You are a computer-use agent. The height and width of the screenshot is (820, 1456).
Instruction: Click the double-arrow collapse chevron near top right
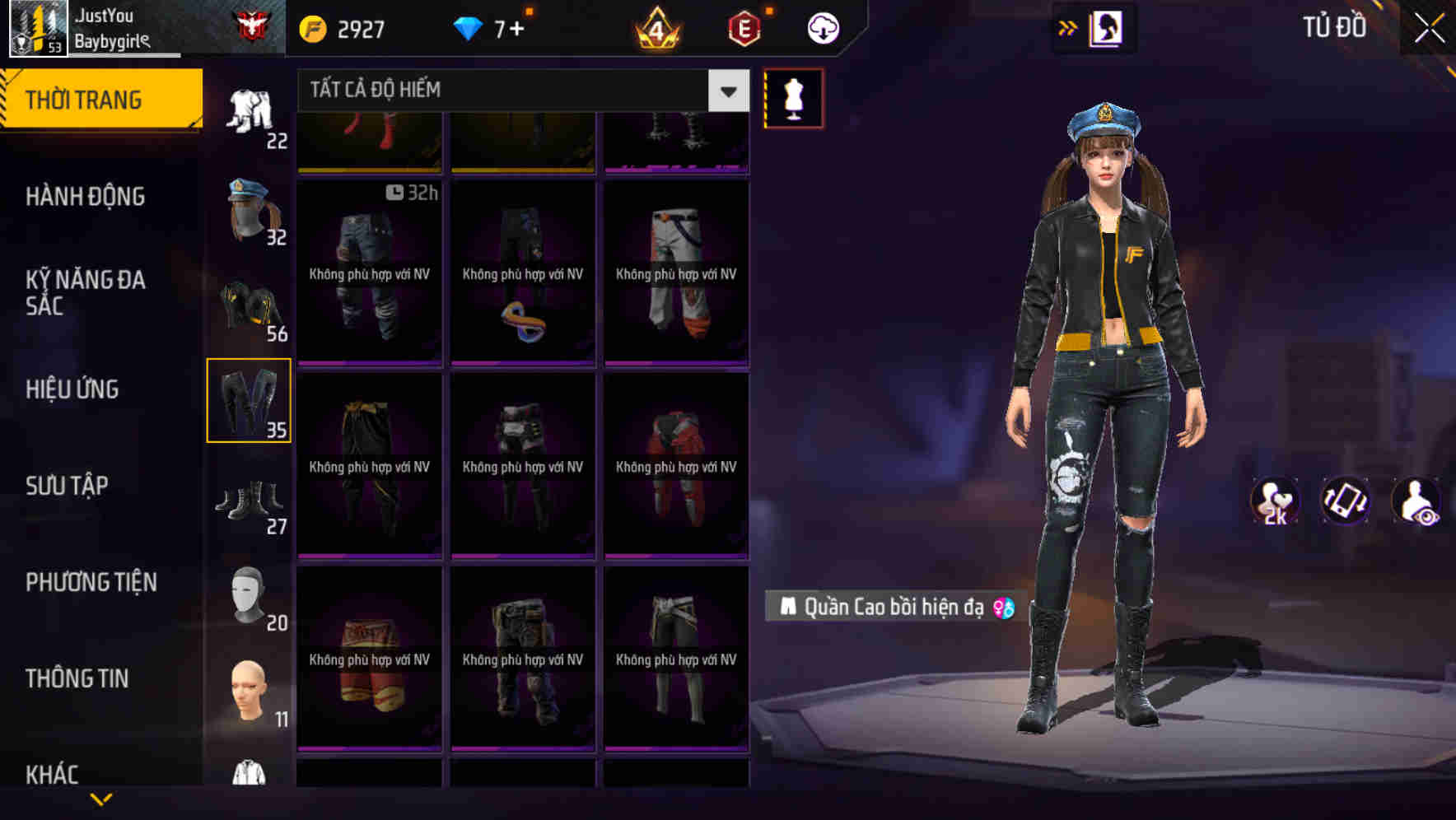click(1068, 26)
